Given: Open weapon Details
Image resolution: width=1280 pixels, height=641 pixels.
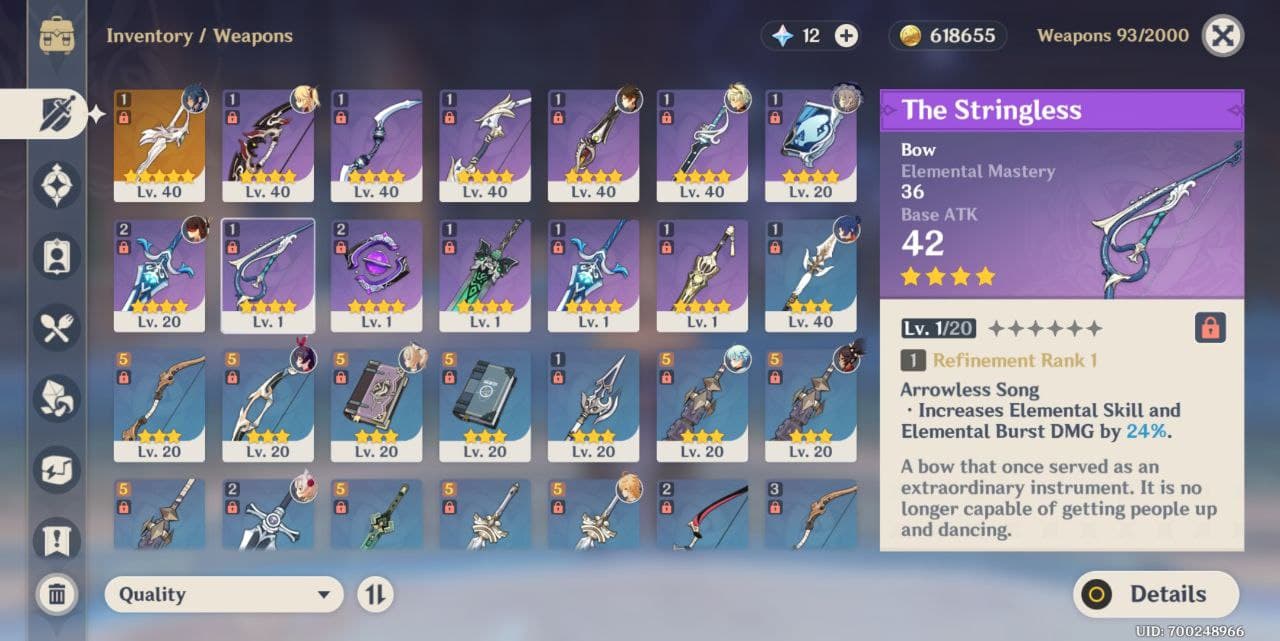Looking at the screenshot, I should click(1155, 595).
